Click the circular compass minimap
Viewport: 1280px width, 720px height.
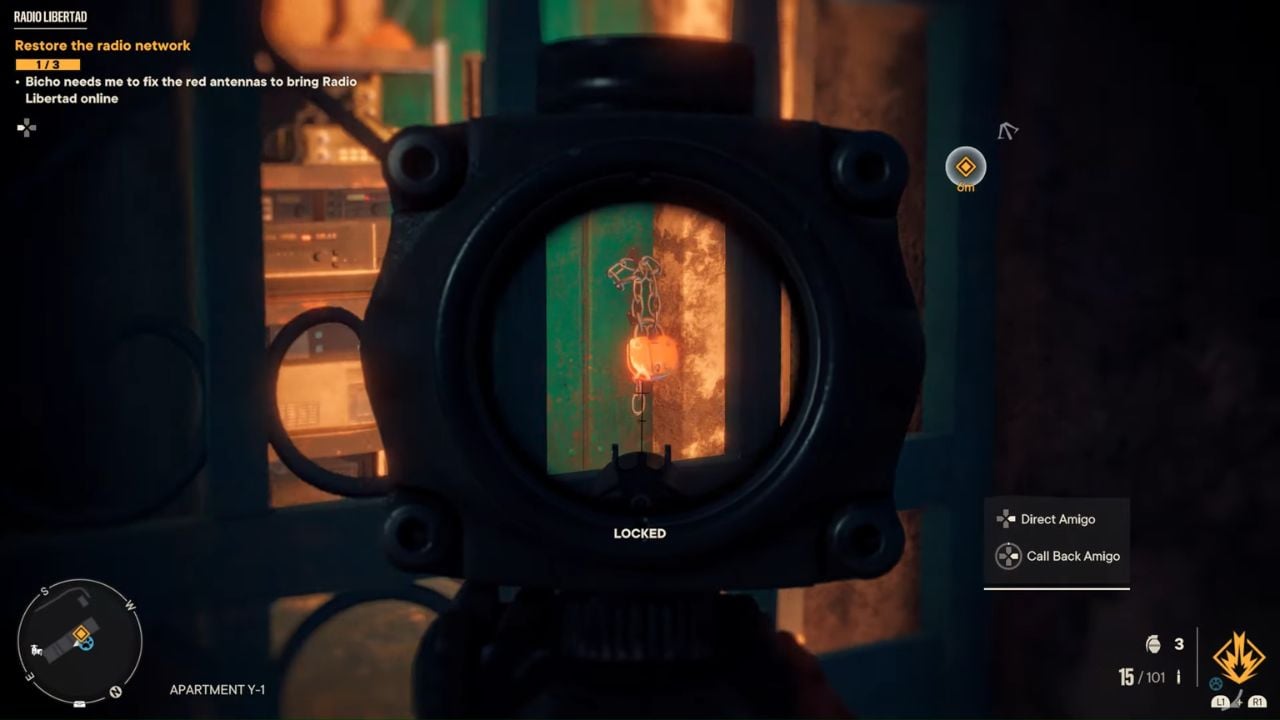point(80,640)
